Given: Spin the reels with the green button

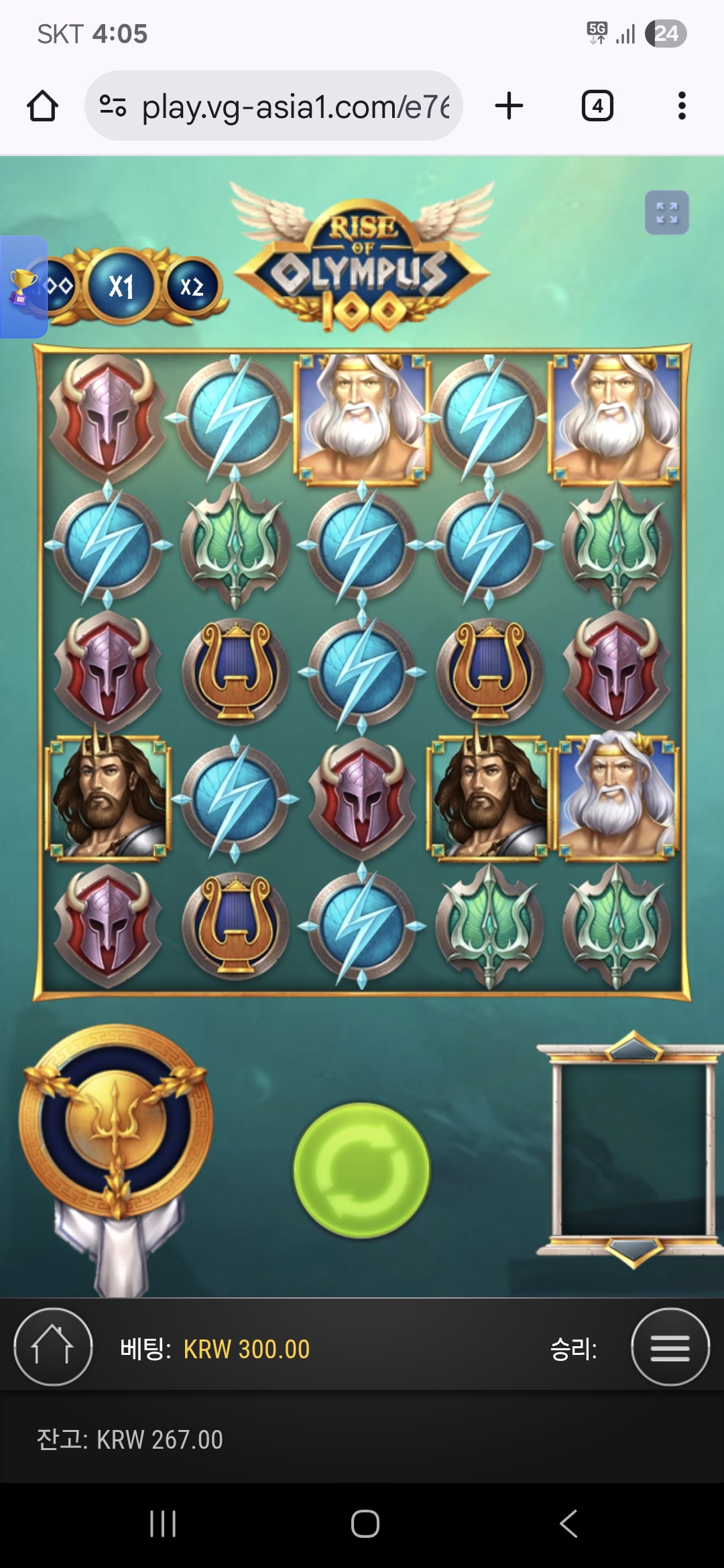Looking at the screenshot, I should click(361, 1170).
